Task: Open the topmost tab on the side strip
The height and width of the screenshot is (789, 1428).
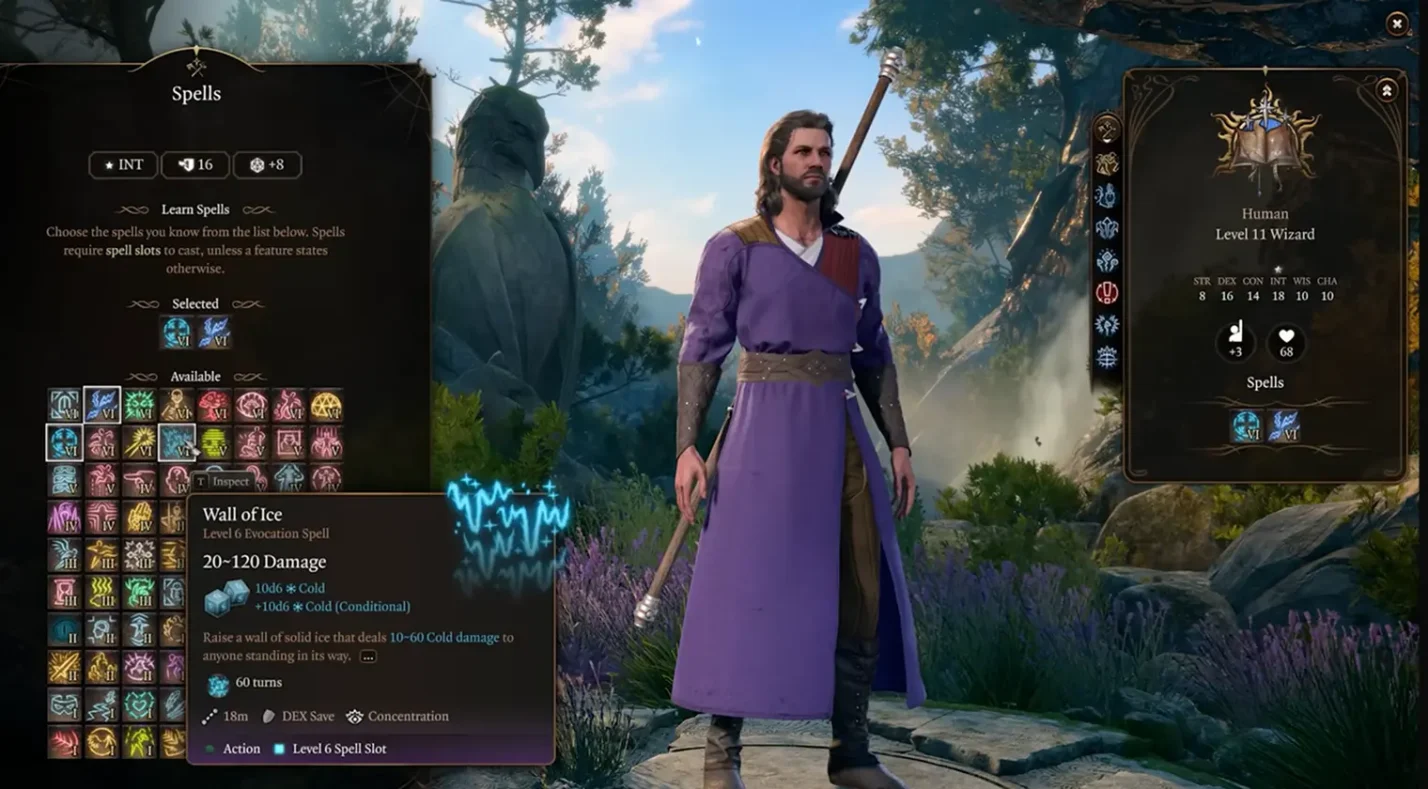Action: tap(1106, 130)
